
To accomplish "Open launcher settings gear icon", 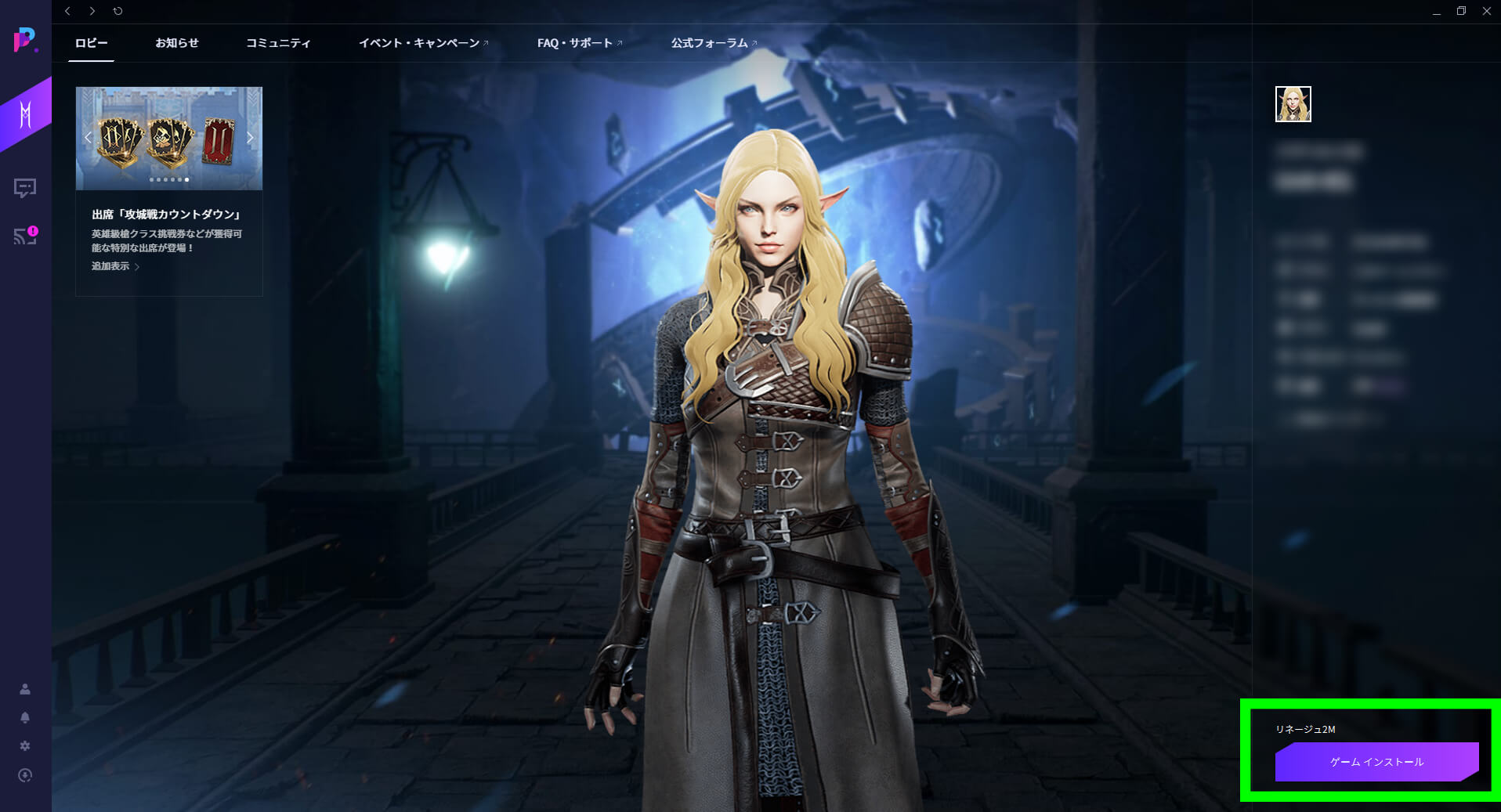I will click(25, 746).
